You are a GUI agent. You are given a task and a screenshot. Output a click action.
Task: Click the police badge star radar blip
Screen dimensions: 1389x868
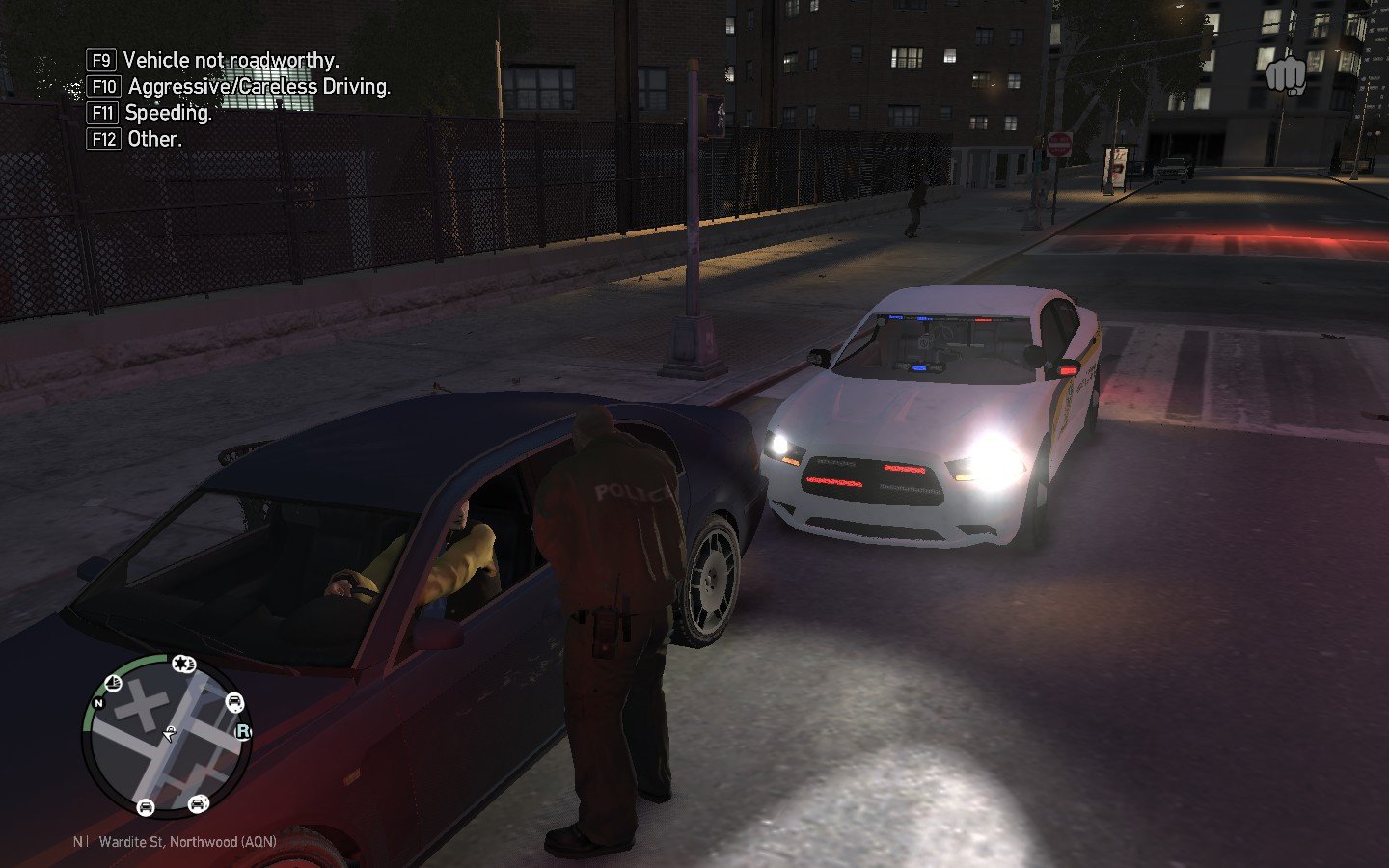coord(182,664)
